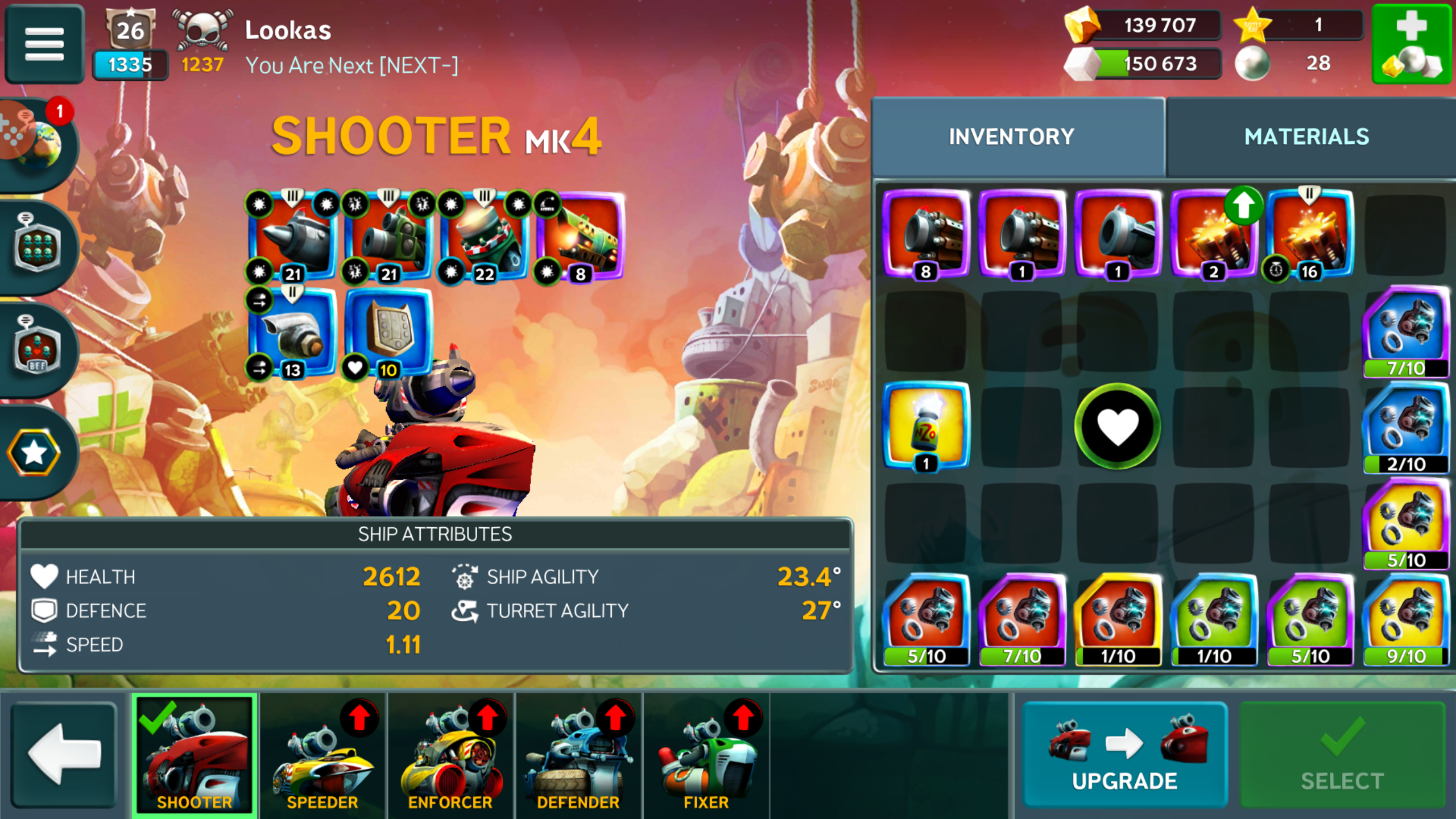This screenshot has height=819, width=1456.
Task: Open the Inventory tab
Action: (x=1011, y=137)
